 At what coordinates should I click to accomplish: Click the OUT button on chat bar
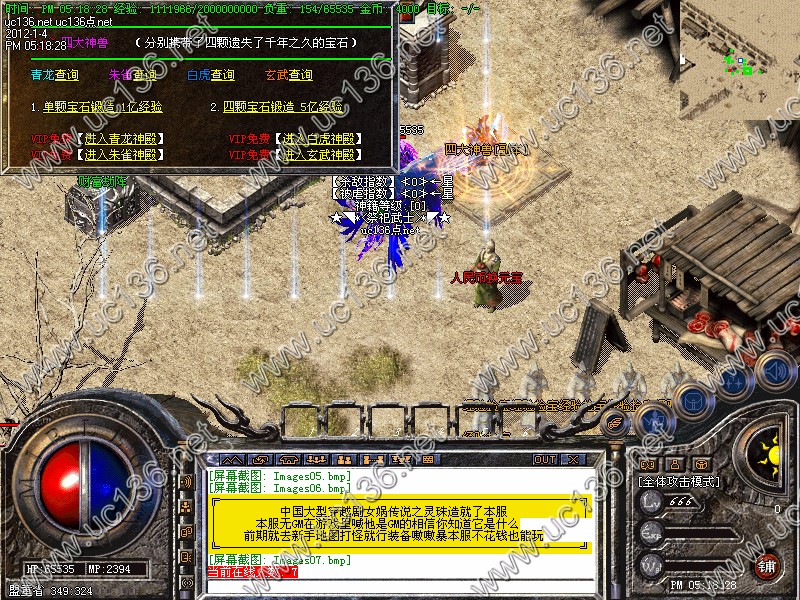click(x=545, y=460)
